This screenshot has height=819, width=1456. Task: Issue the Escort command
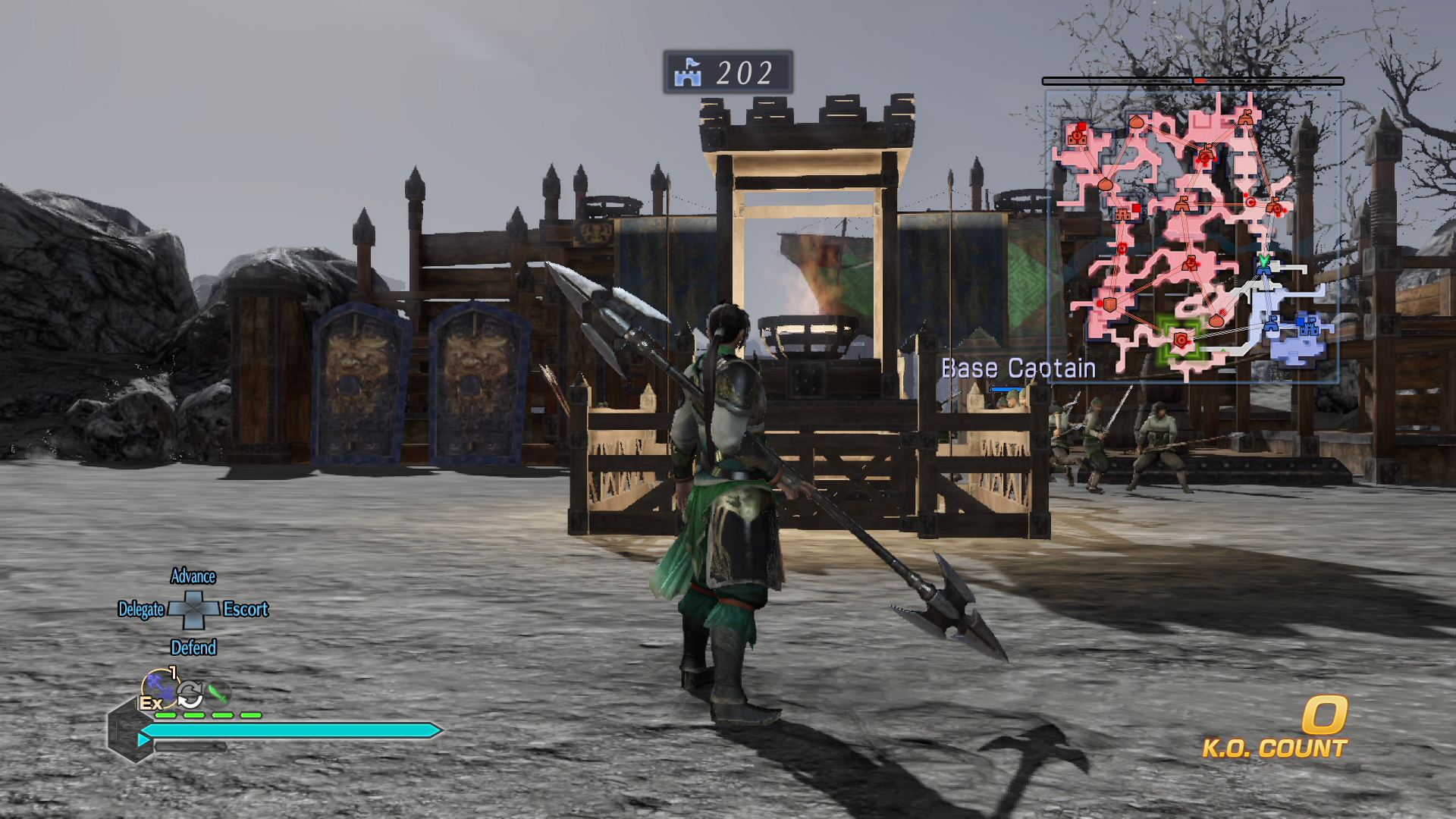[246, 610]
